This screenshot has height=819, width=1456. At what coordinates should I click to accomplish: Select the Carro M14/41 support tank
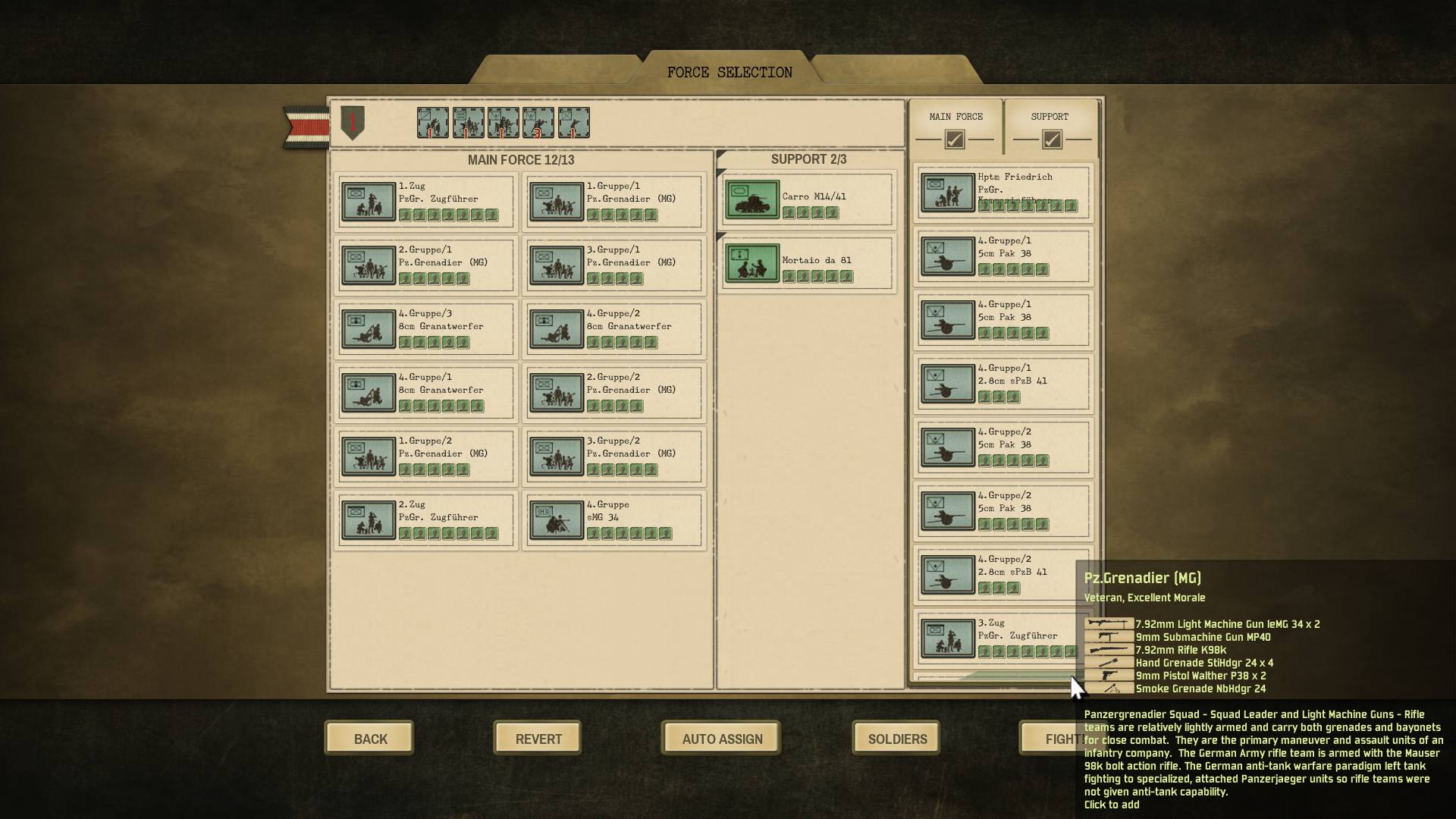(808, 201)
